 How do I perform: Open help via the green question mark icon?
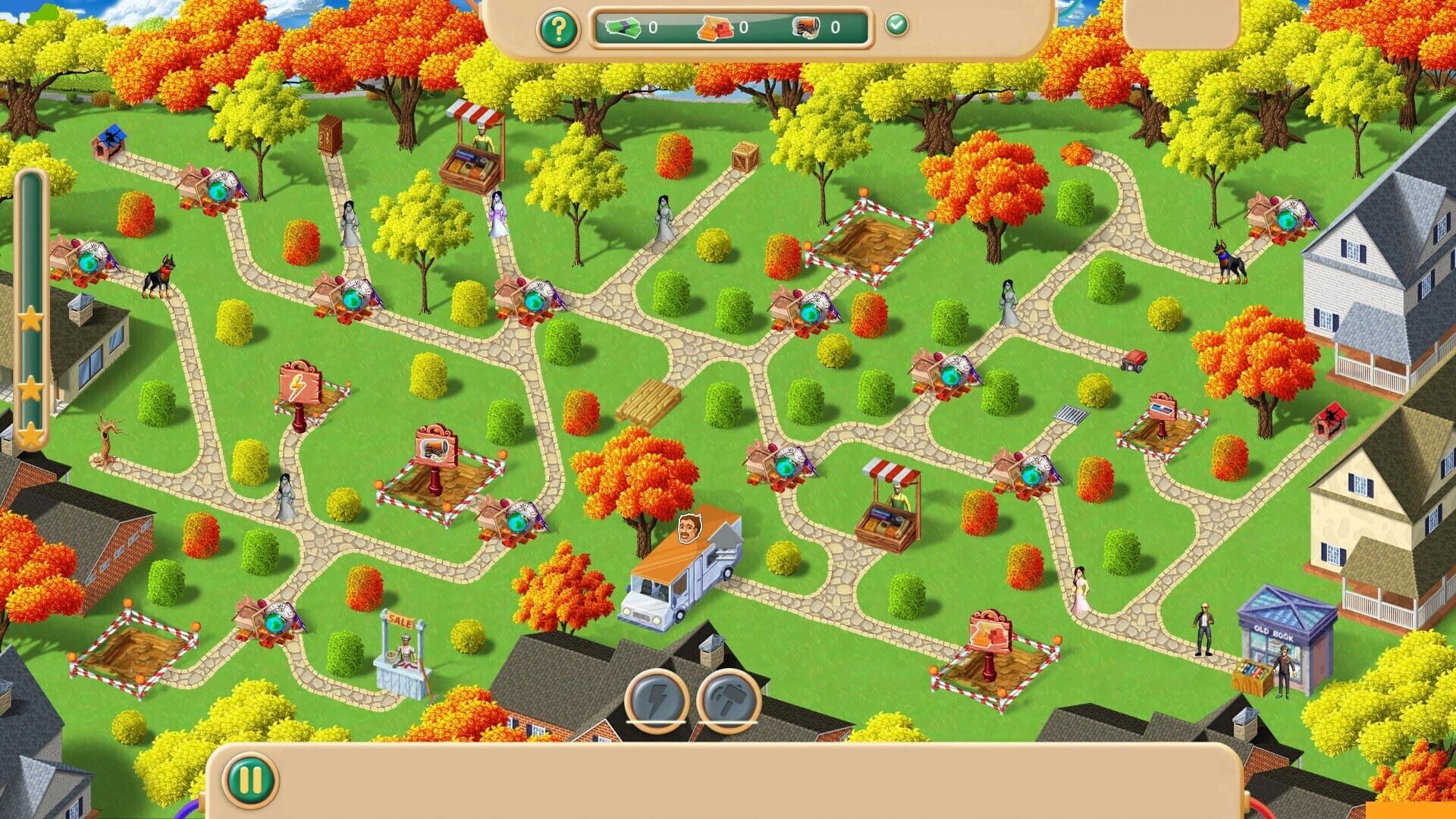[x=559, y=30]
